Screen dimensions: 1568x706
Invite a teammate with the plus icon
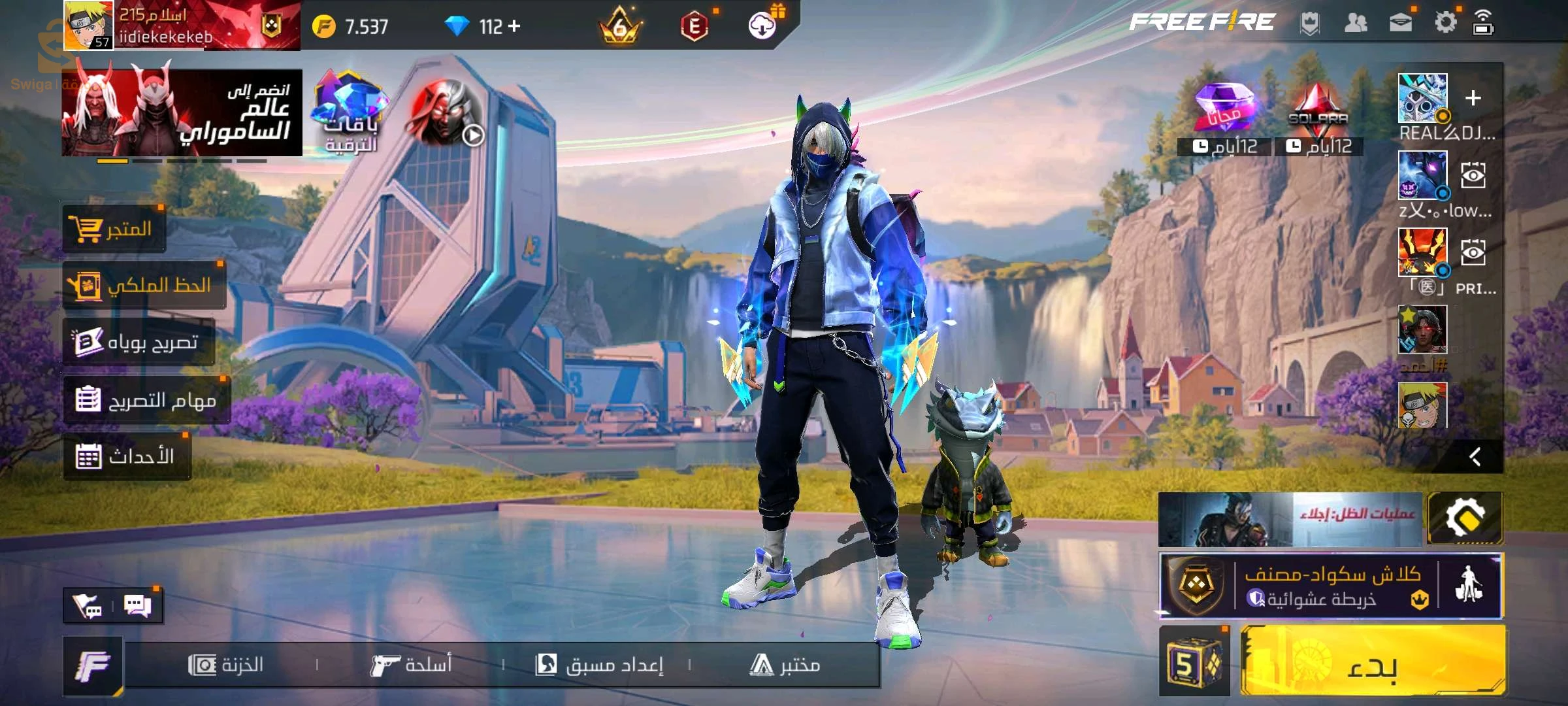(x=1473, y=99)
